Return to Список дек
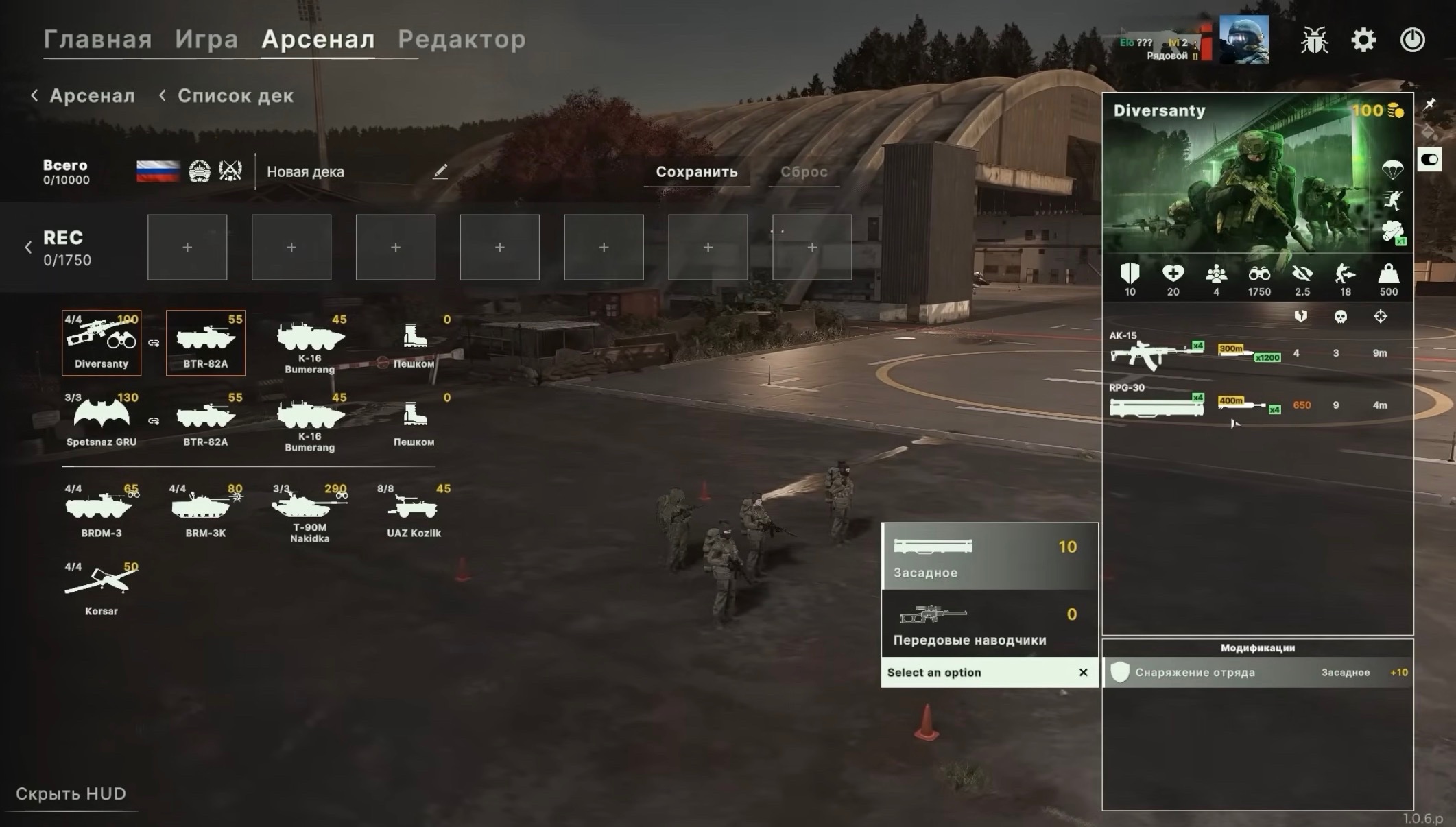The width and height of the screenshot is (1456, 827). point(227,96)
